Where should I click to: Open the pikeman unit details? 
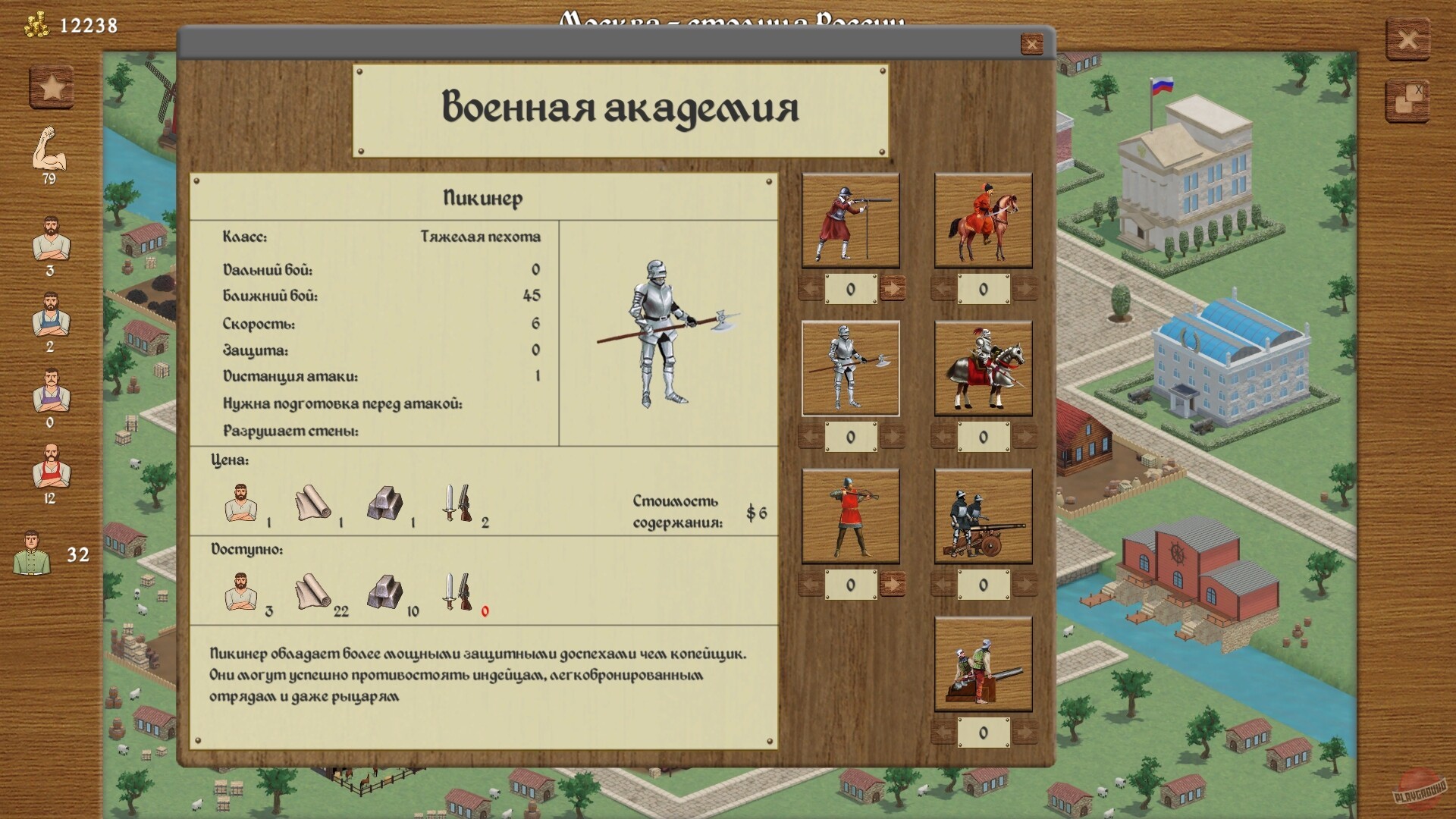849,366
